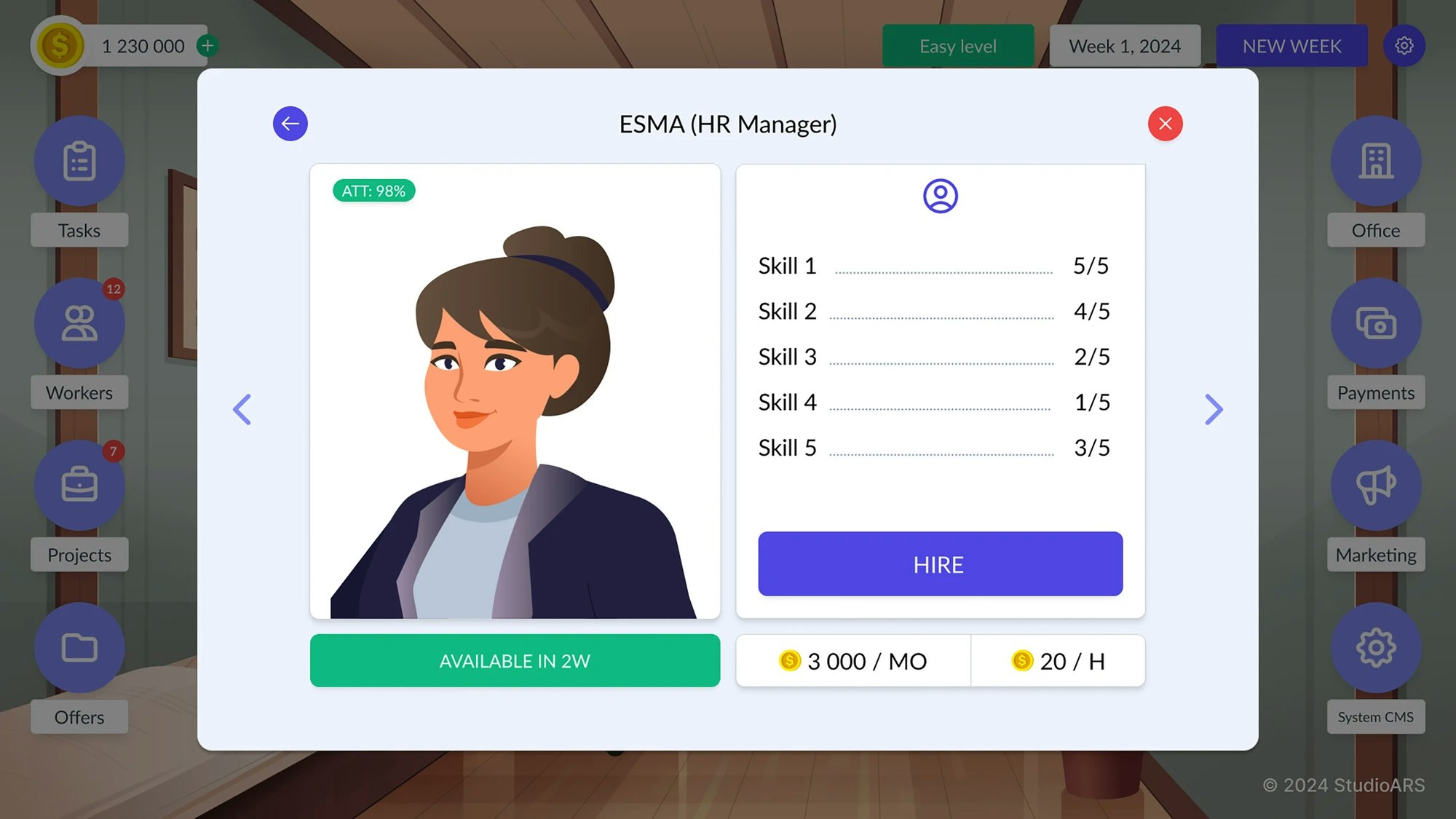Start a New Week

pyautogui.click(x=1291, y=45)
